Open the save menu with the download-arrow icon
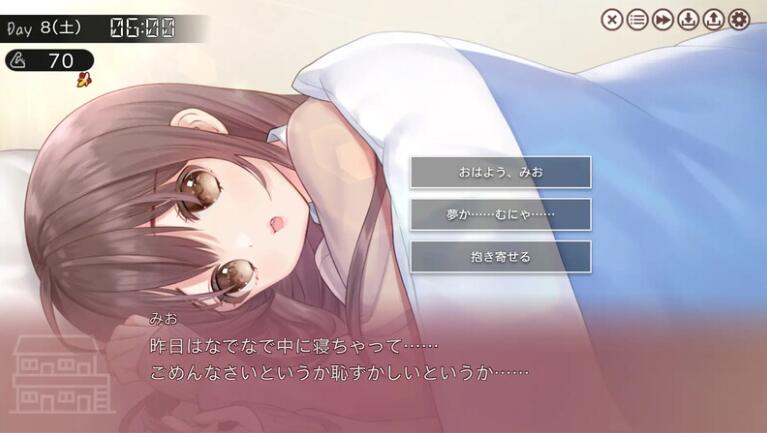 (688, 19)
